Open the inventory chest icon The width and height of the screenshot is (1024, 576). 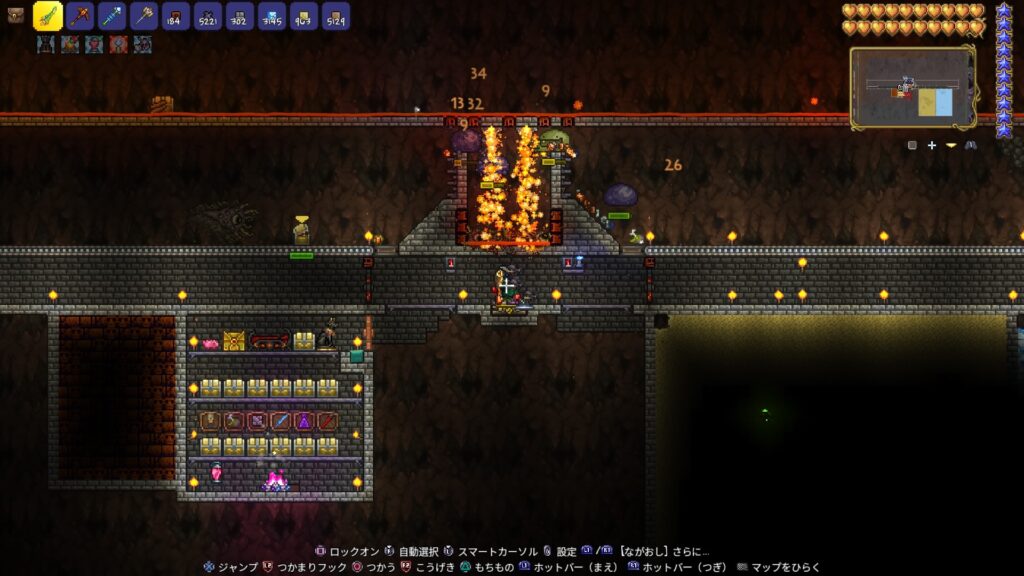pos(15,15)
